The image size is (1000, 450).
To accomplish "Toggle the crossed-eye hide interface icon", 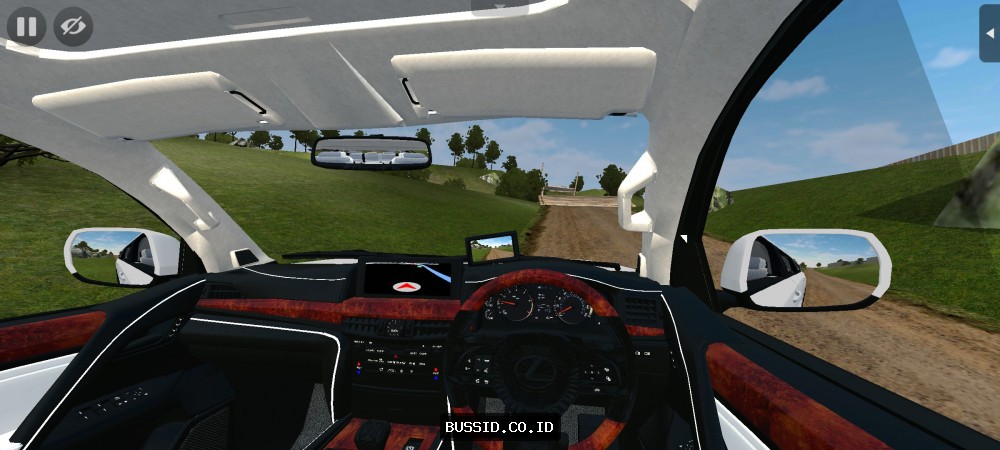I will 73,26.
